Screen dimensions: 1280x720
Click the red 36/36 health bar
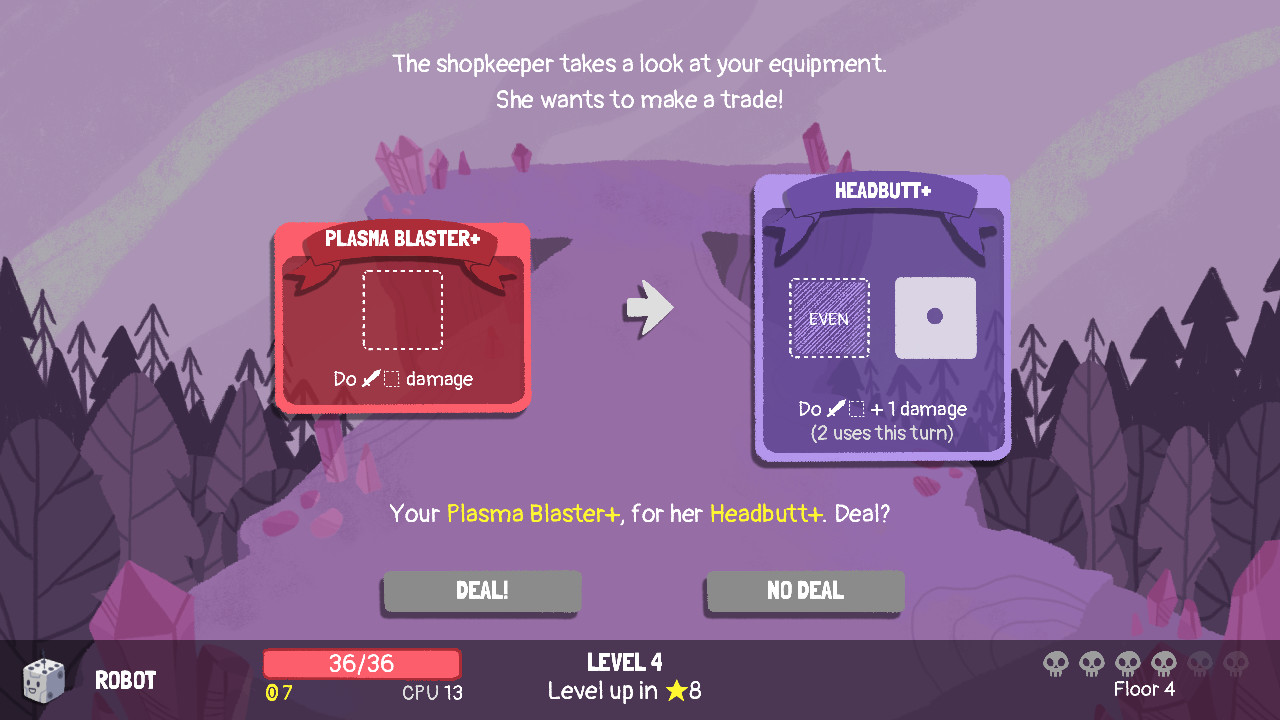pyautogui.click(x=361, y=662)
